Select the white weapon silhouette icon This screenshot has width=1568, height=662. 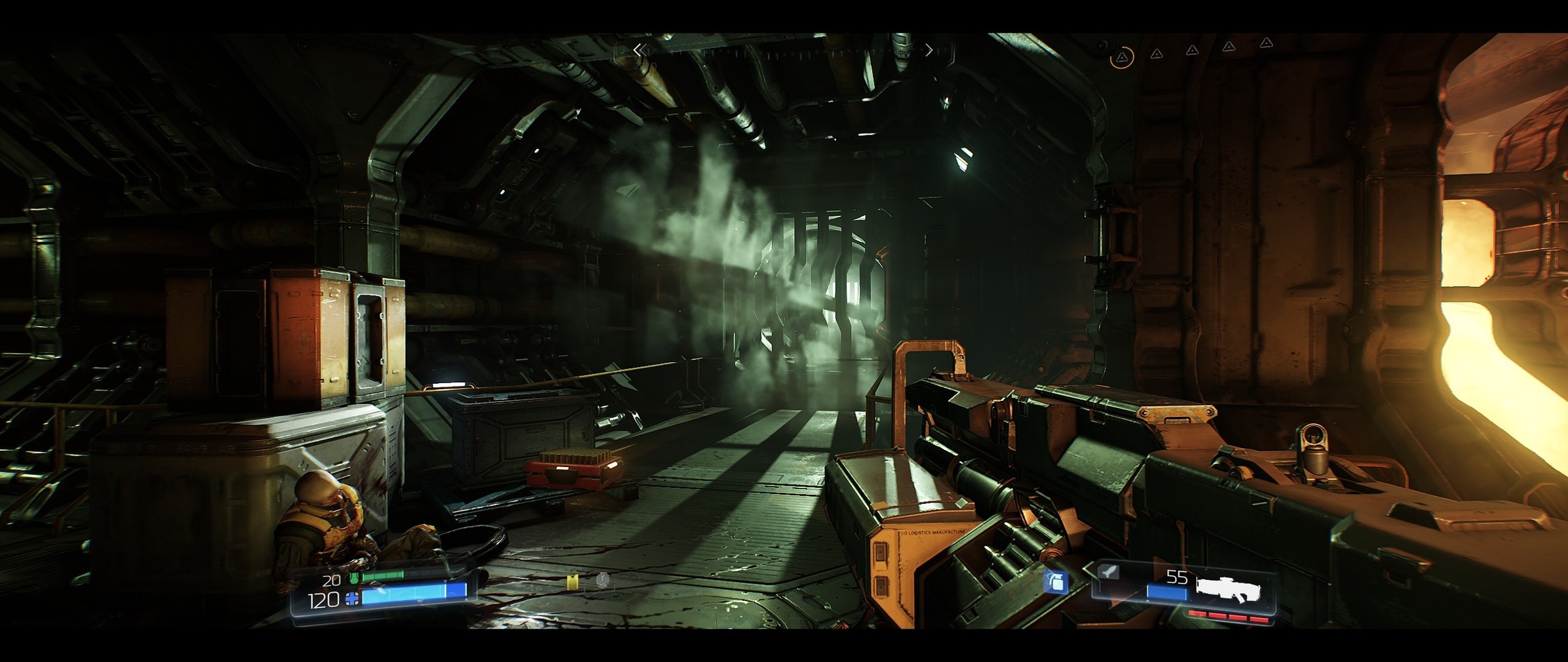pyautogui.click(x=1228, y=589)
